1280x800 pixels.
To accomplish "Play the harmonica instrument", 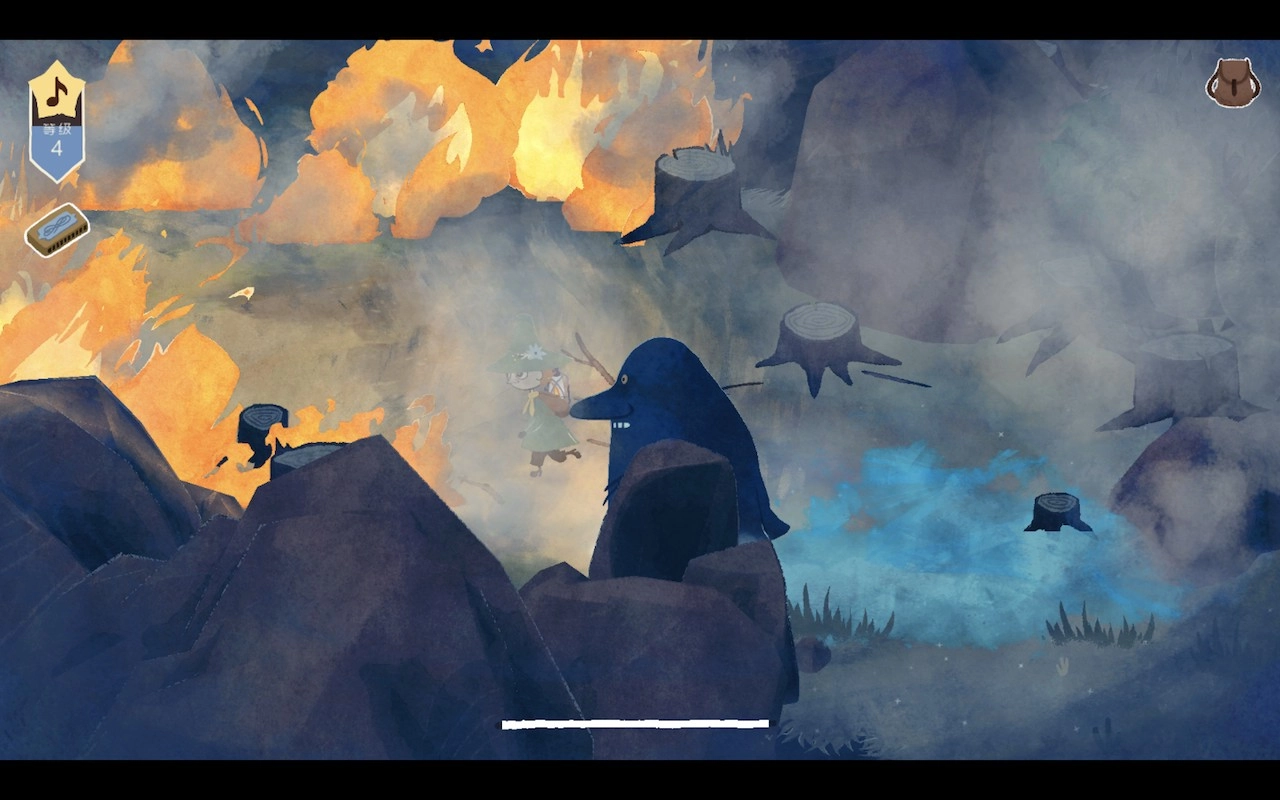I will pos(57,230).
